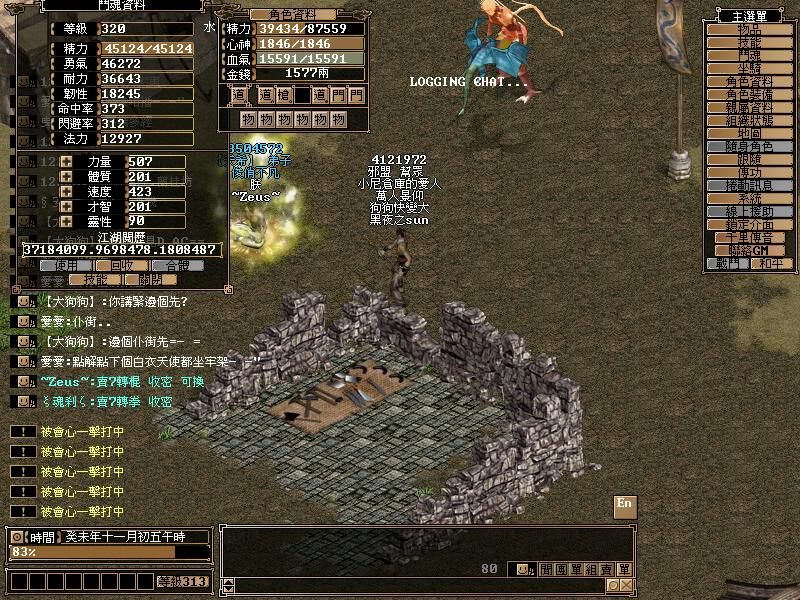Toggle the En input language button
800x600 pixels.
pyautogui.click(x=625, y=503)
